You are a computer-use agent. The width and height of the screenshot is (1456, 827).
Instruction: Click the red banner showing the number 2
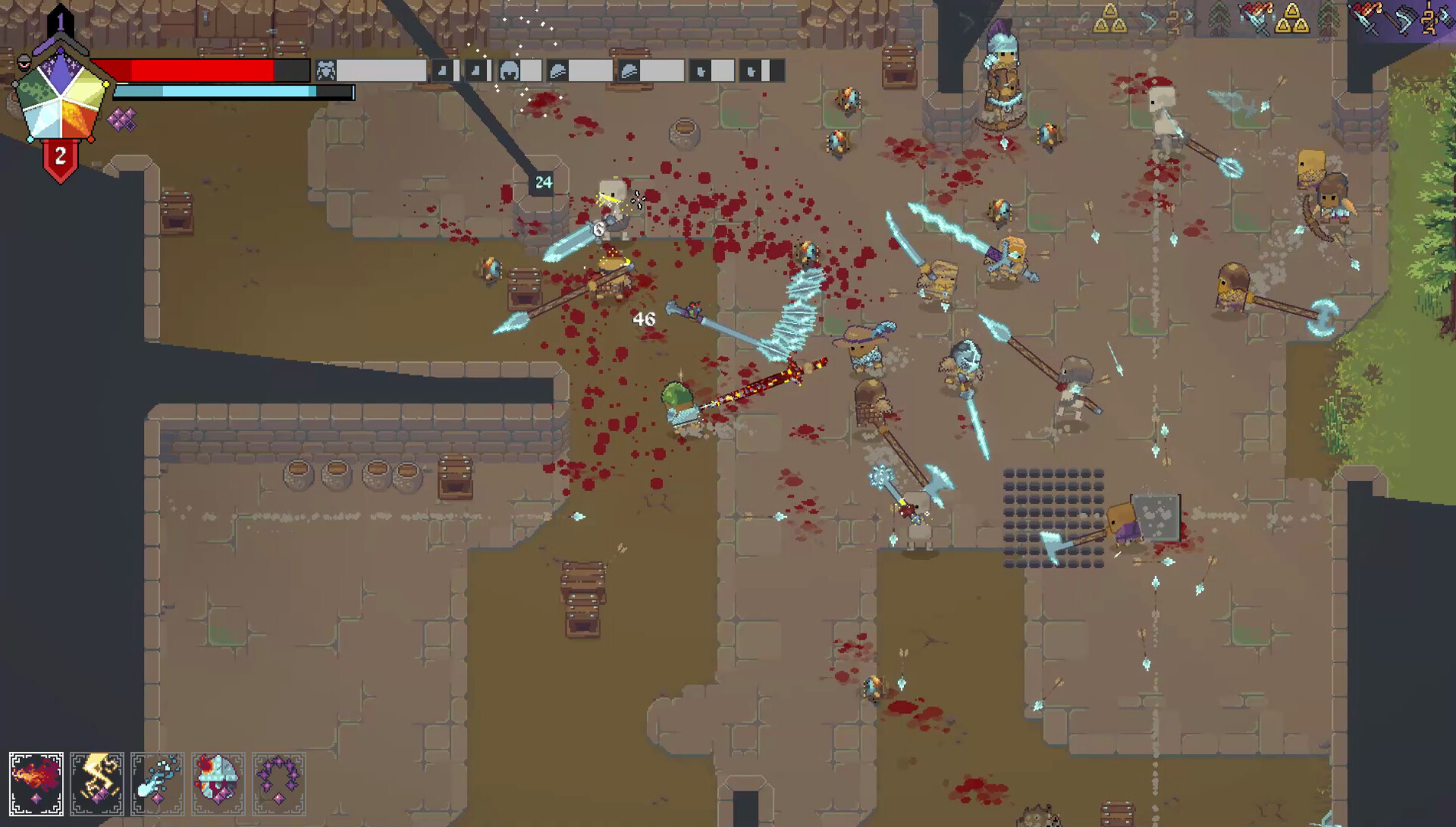(x=60, y=155)
